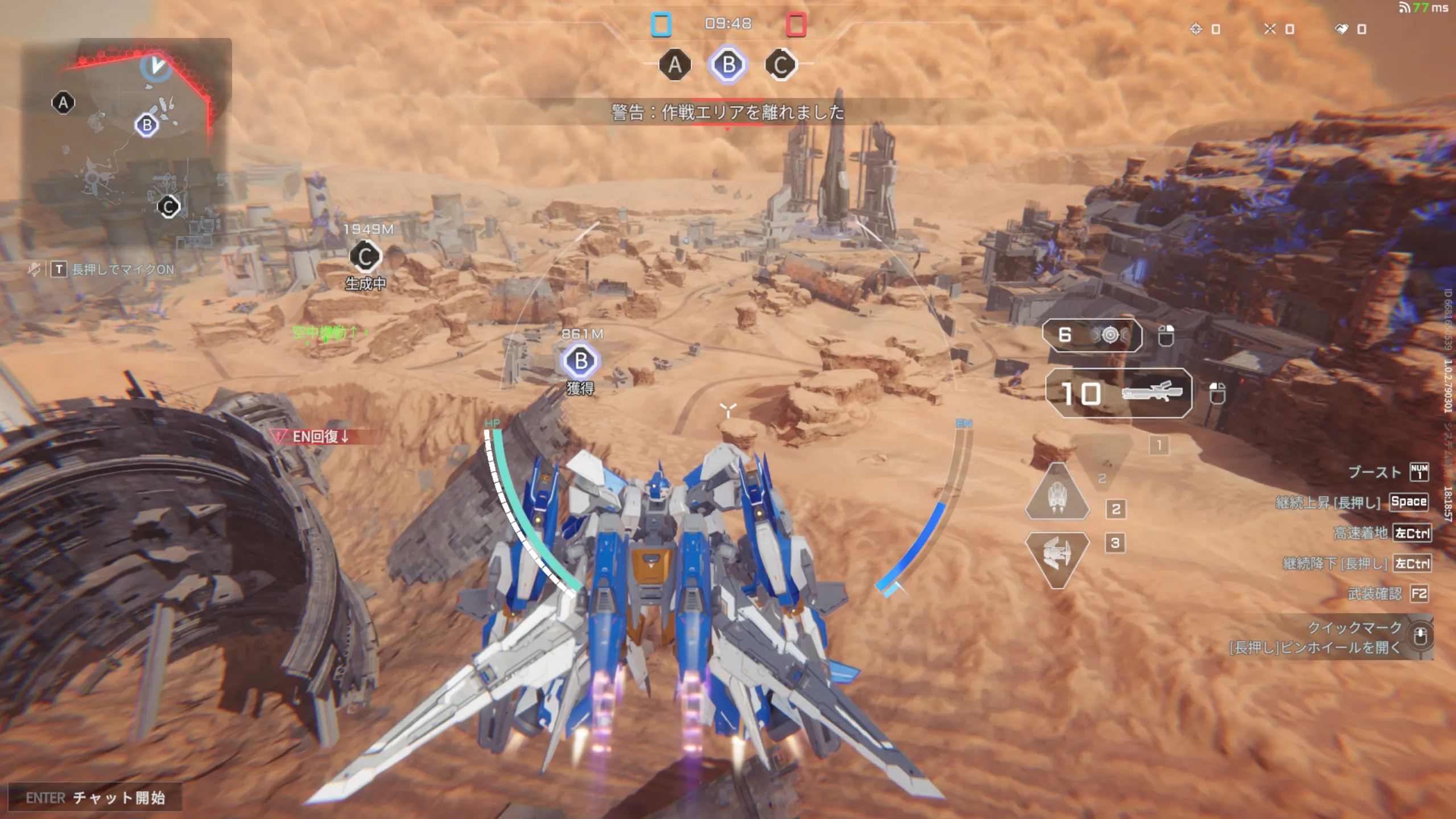
Task: Click the C objective marker on the minimap
Action: [x=168, y=207]
